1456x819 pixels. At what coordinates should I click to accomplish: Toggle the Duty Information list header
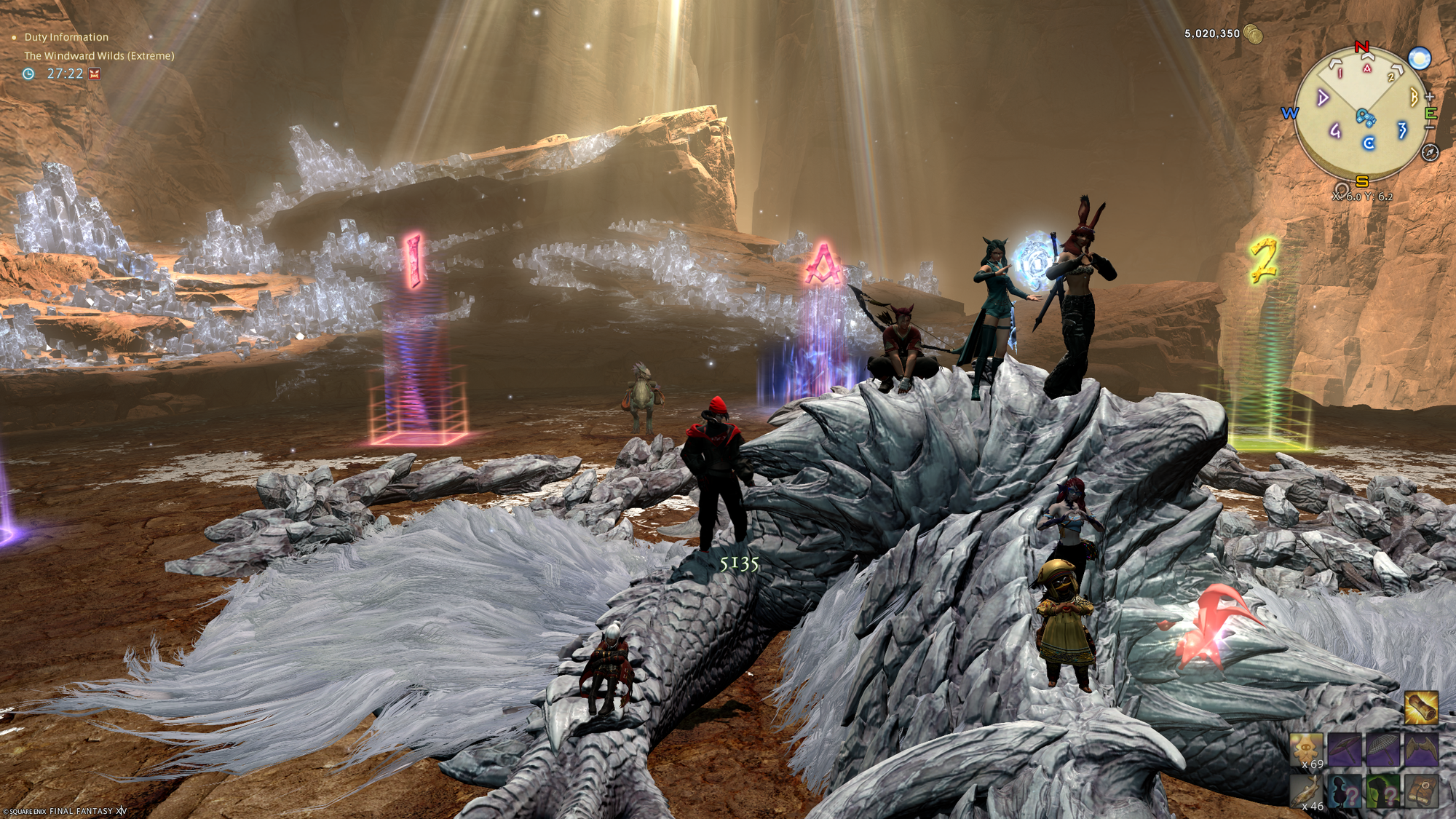[x=66, y=37]
